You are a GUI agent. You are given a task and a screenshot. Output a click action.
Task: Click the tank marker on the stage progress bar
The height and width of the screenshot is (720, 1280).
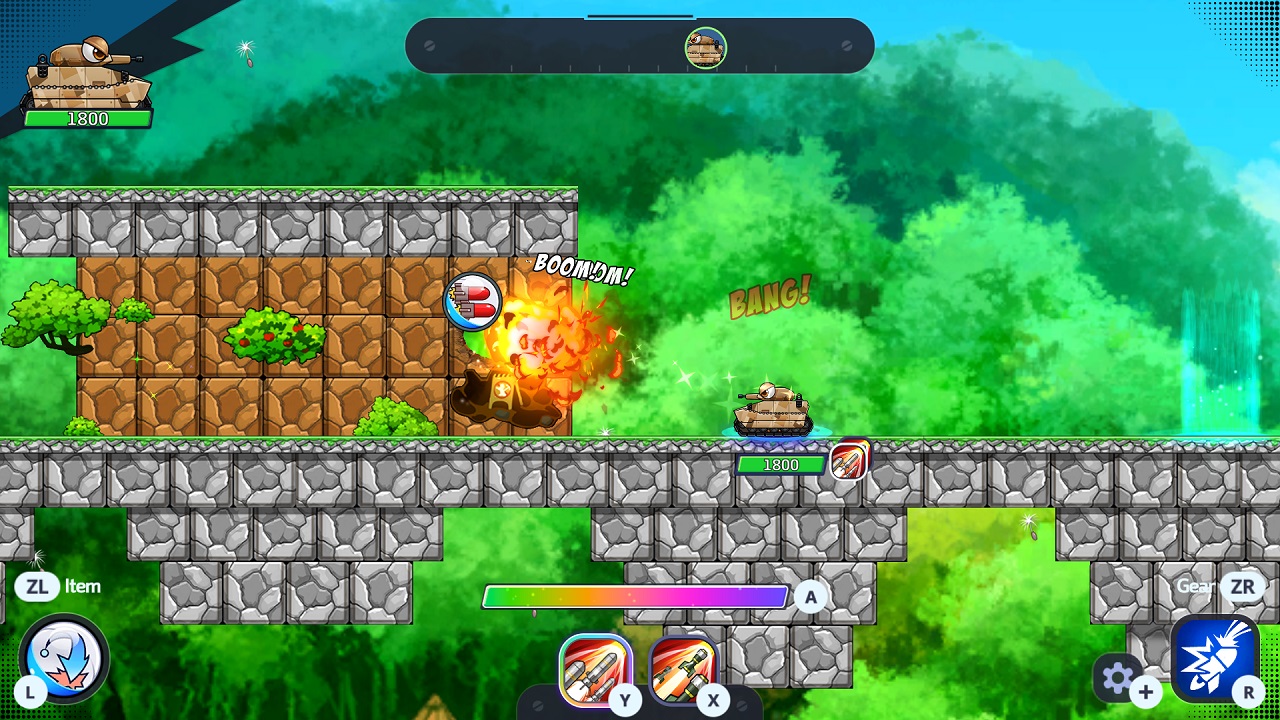click(705, 49)
